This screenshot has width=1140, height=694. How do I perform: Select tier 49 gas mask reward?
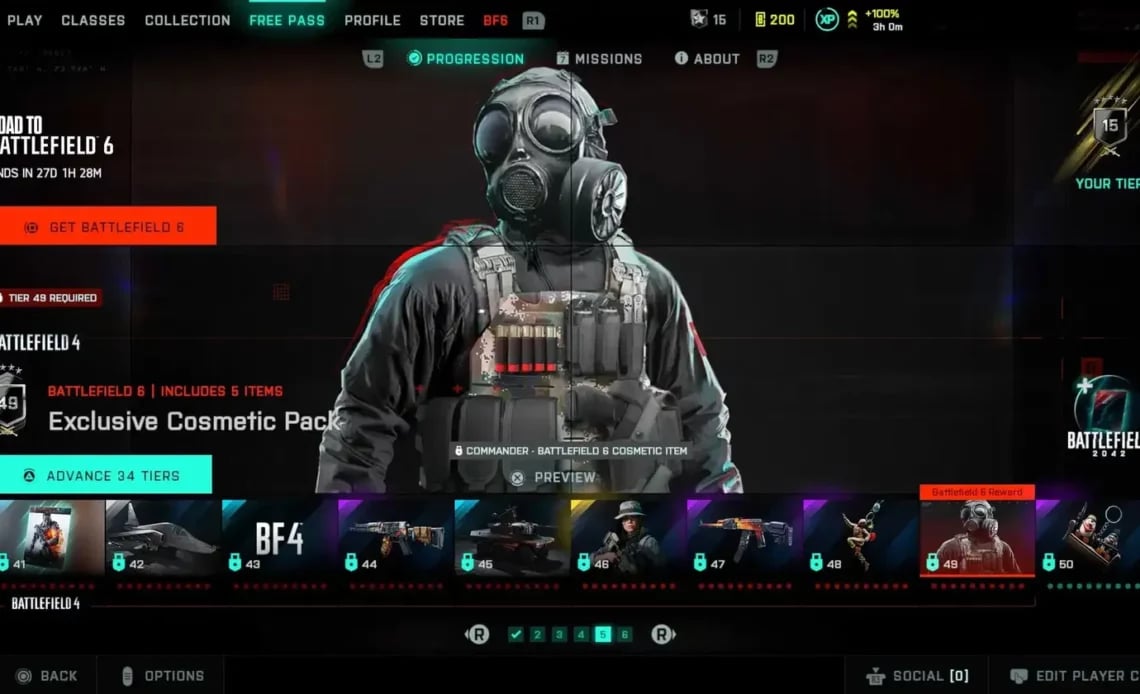976,537
